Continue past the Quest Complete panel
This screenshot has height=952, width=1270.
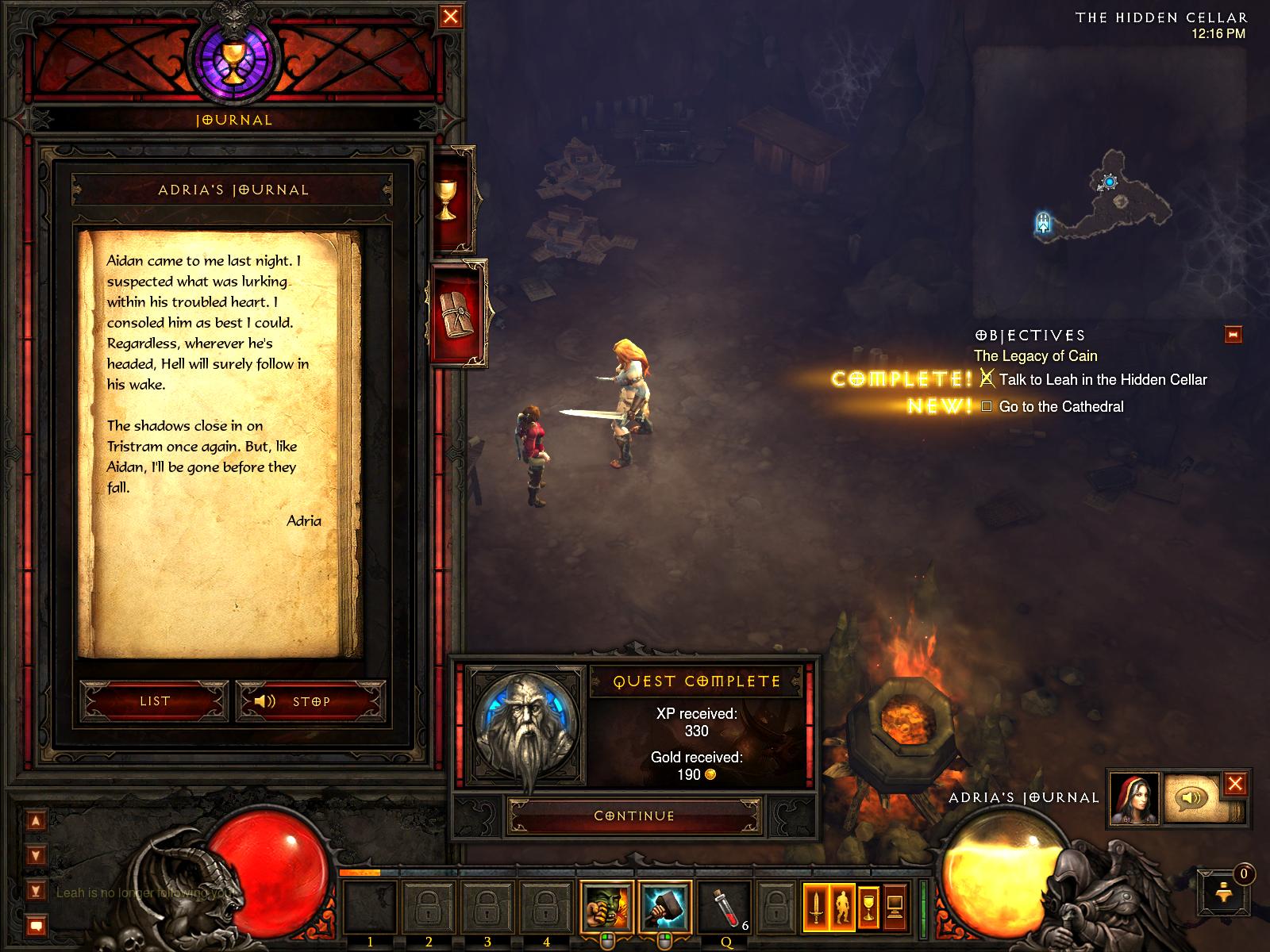(634, 816)
